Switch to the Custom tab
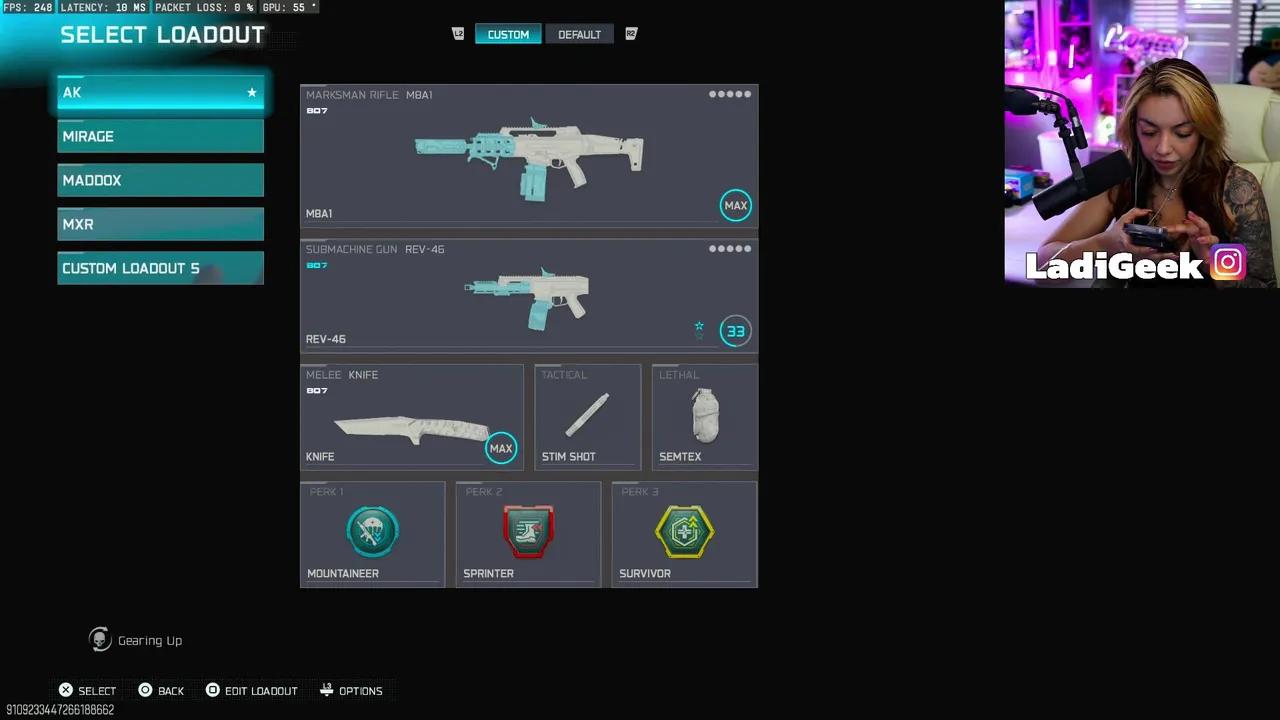The width and height of the screenshot is (1280, 720). tap(508, 34)
